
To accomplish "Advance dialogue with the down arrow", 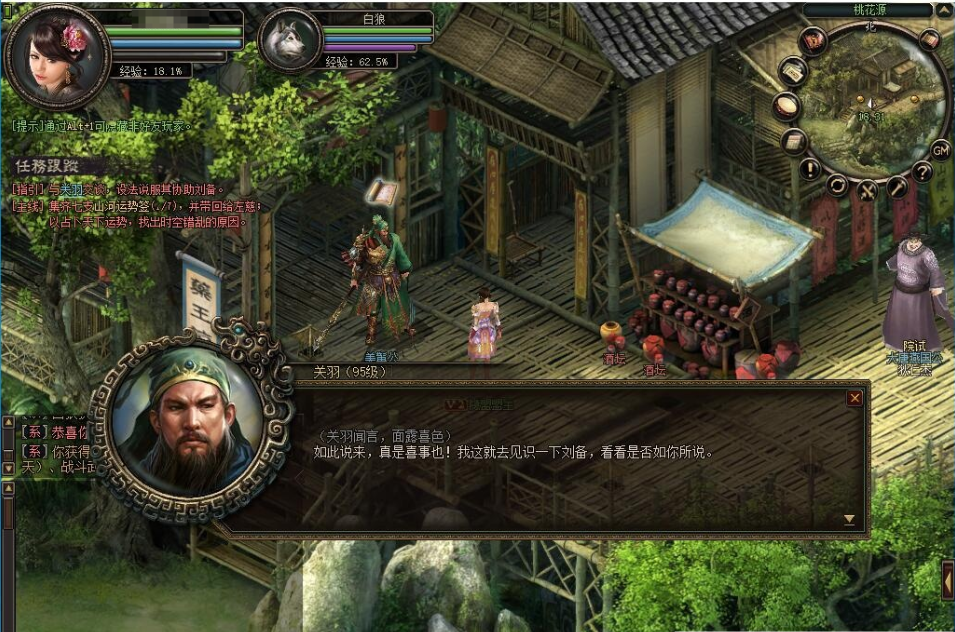I will click(849, 519).
